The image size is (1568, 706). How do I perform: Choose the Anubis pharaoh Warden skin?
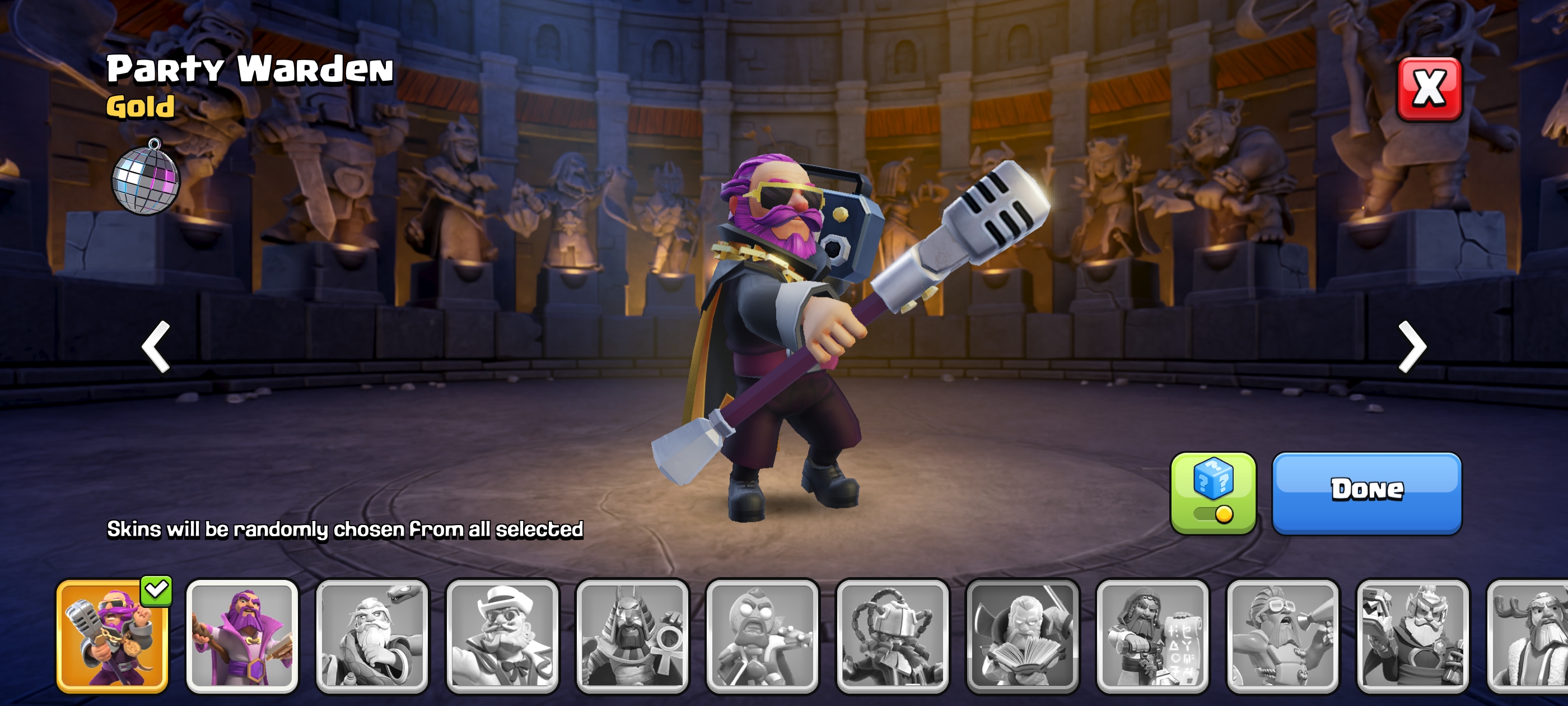(632, 636)
